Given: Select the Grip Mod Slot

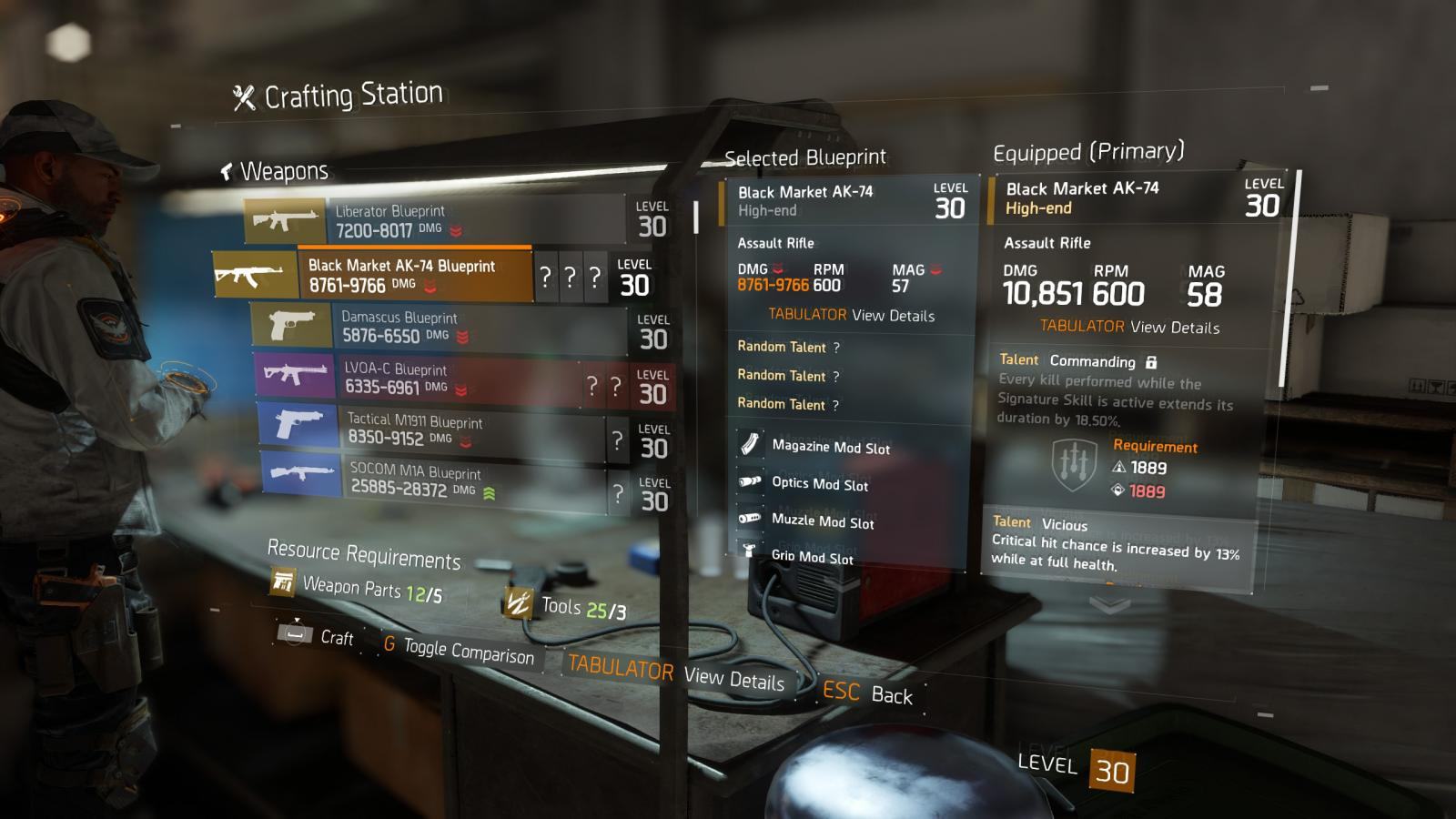Looking at the screenshot, I should tap(812, 556).
